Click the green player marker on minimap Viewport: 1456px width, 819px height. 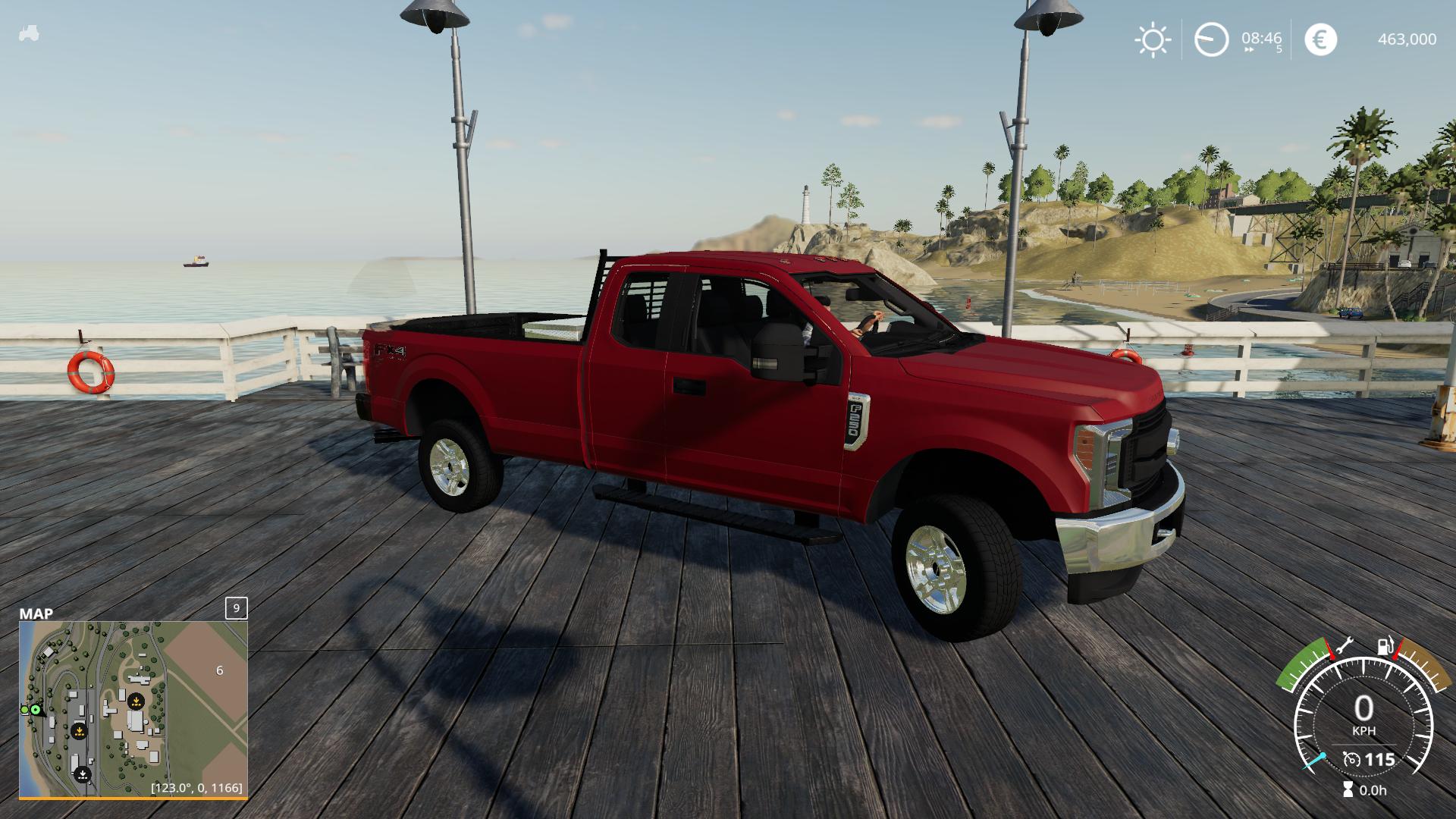[35, 710]
